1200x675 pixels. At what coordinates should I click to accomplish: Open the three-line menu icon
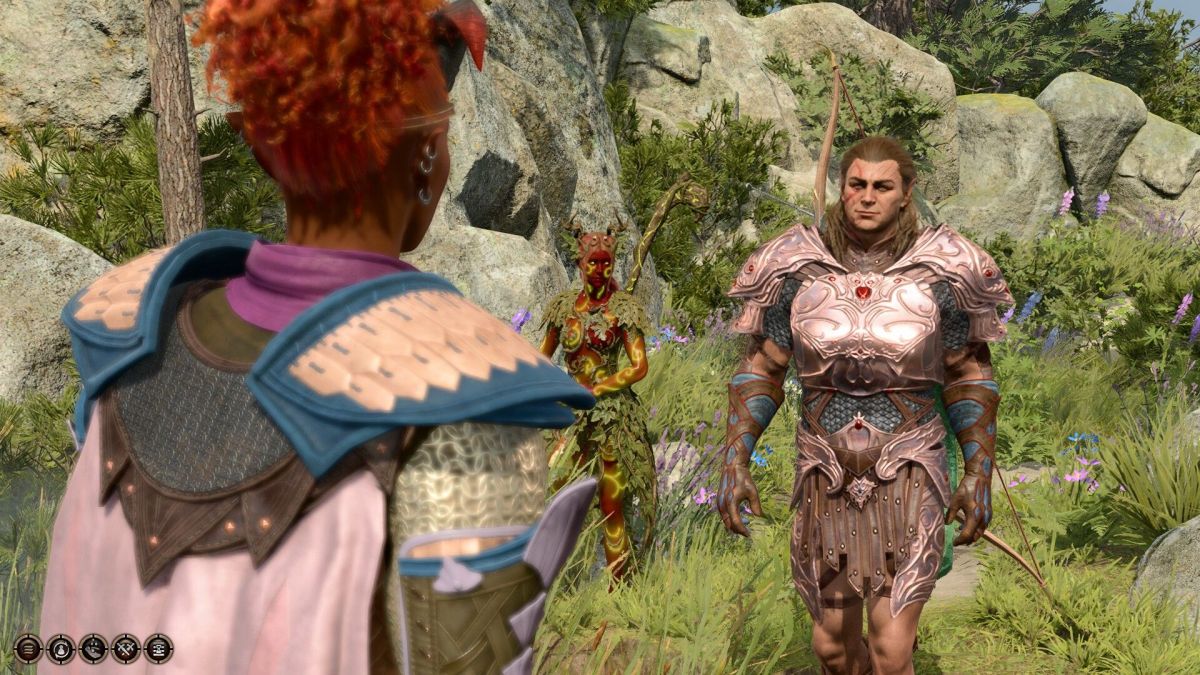(x=28, y=648)
